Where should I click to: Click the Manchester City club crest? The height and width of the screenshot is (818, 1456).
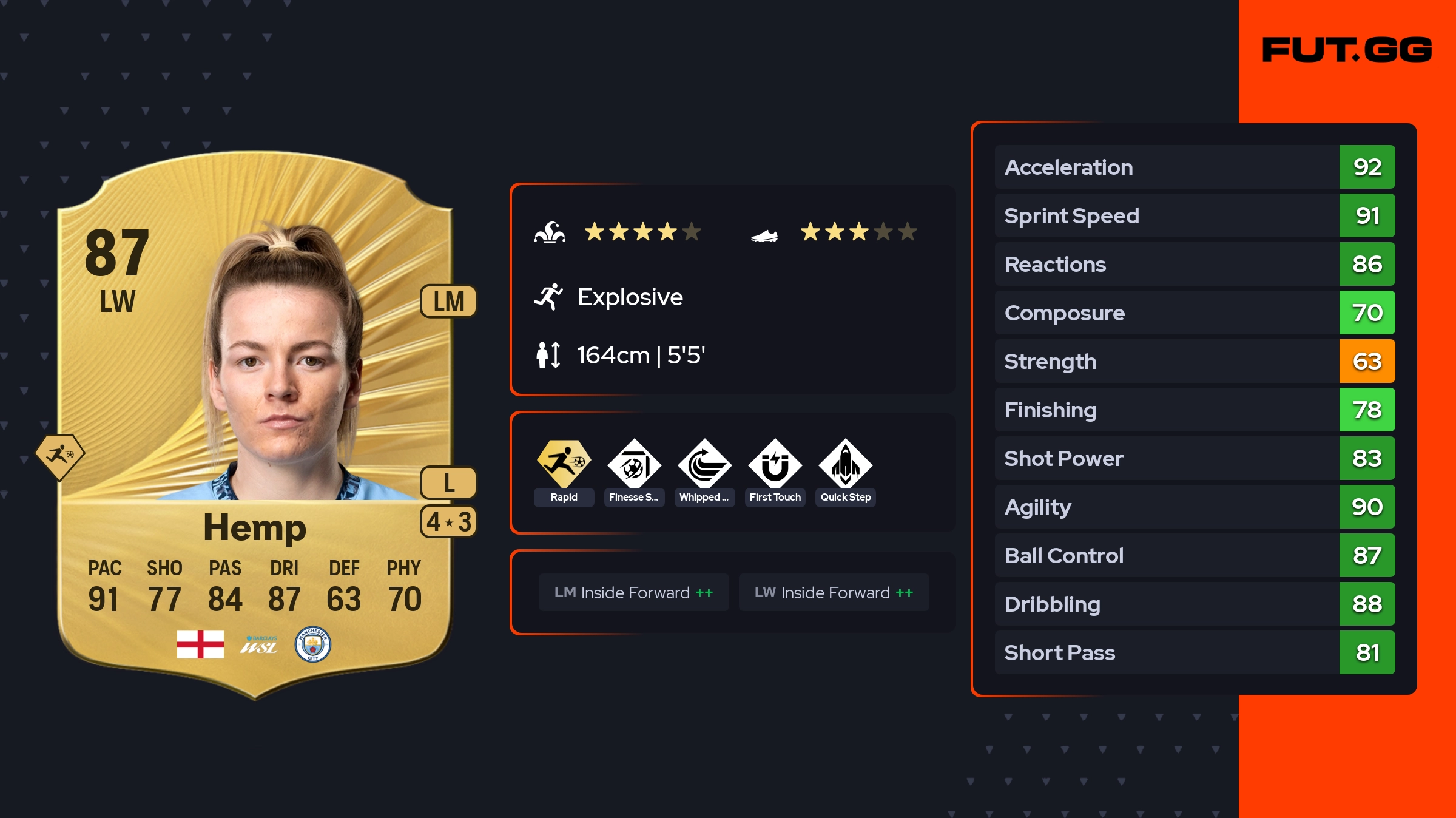(x=312, y=644)
